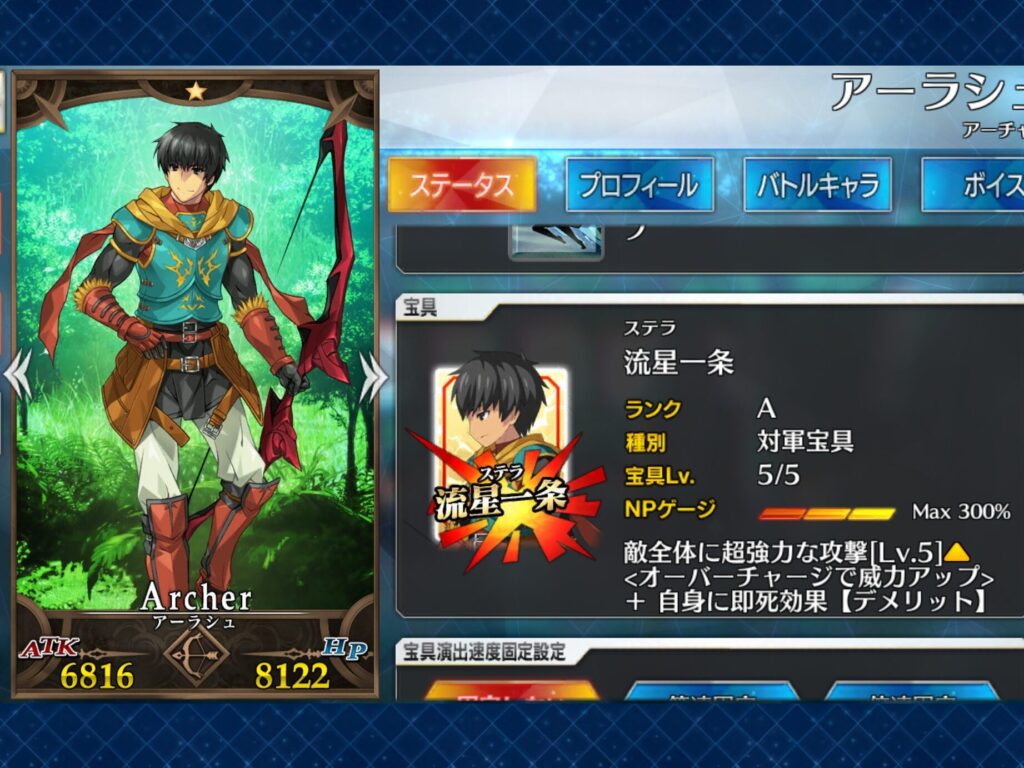Show the ボイス voice tab
Screen dimensions: 1024x768
[x=975, y=185]
